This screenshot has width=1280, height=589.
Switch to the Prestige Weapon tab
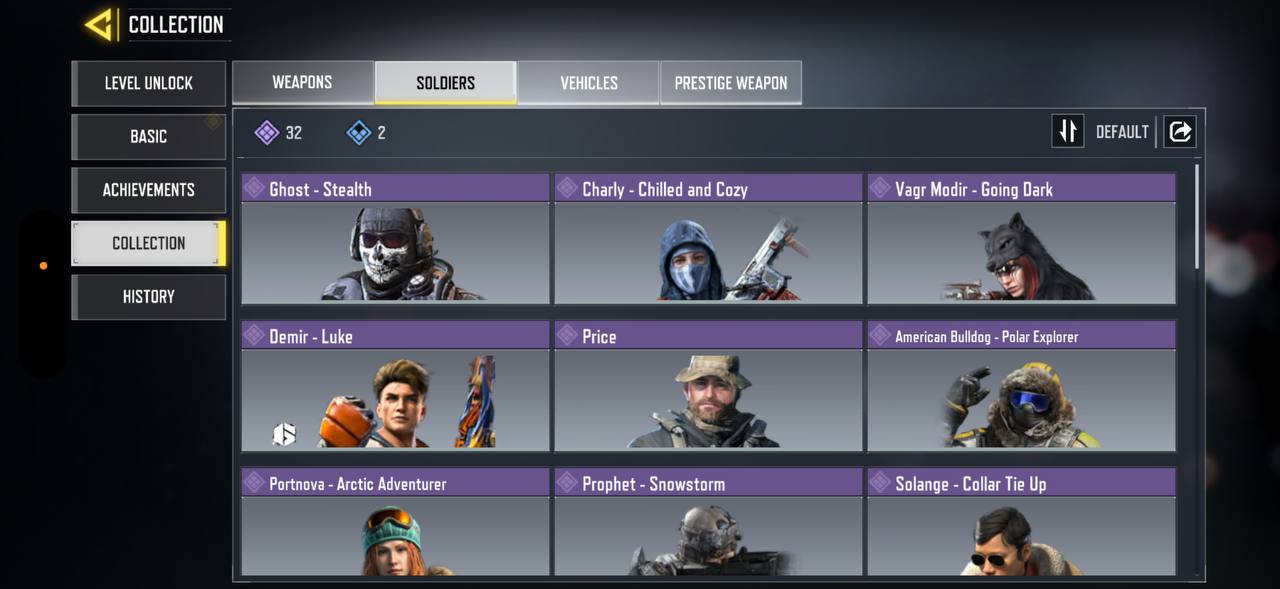coord(731,83)
